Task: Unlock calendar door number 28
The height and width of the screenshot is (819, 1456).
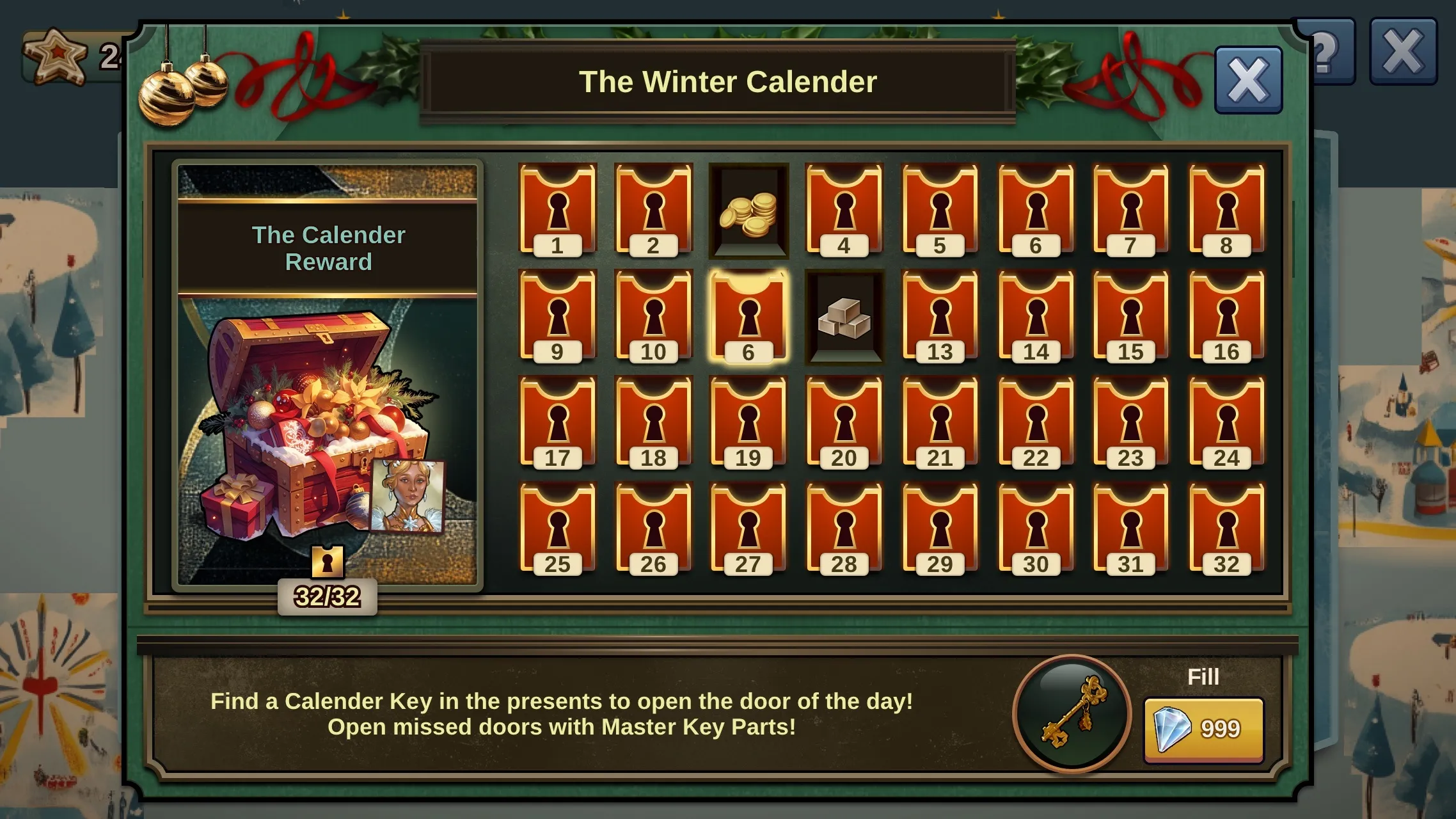Action: point(844,529)
